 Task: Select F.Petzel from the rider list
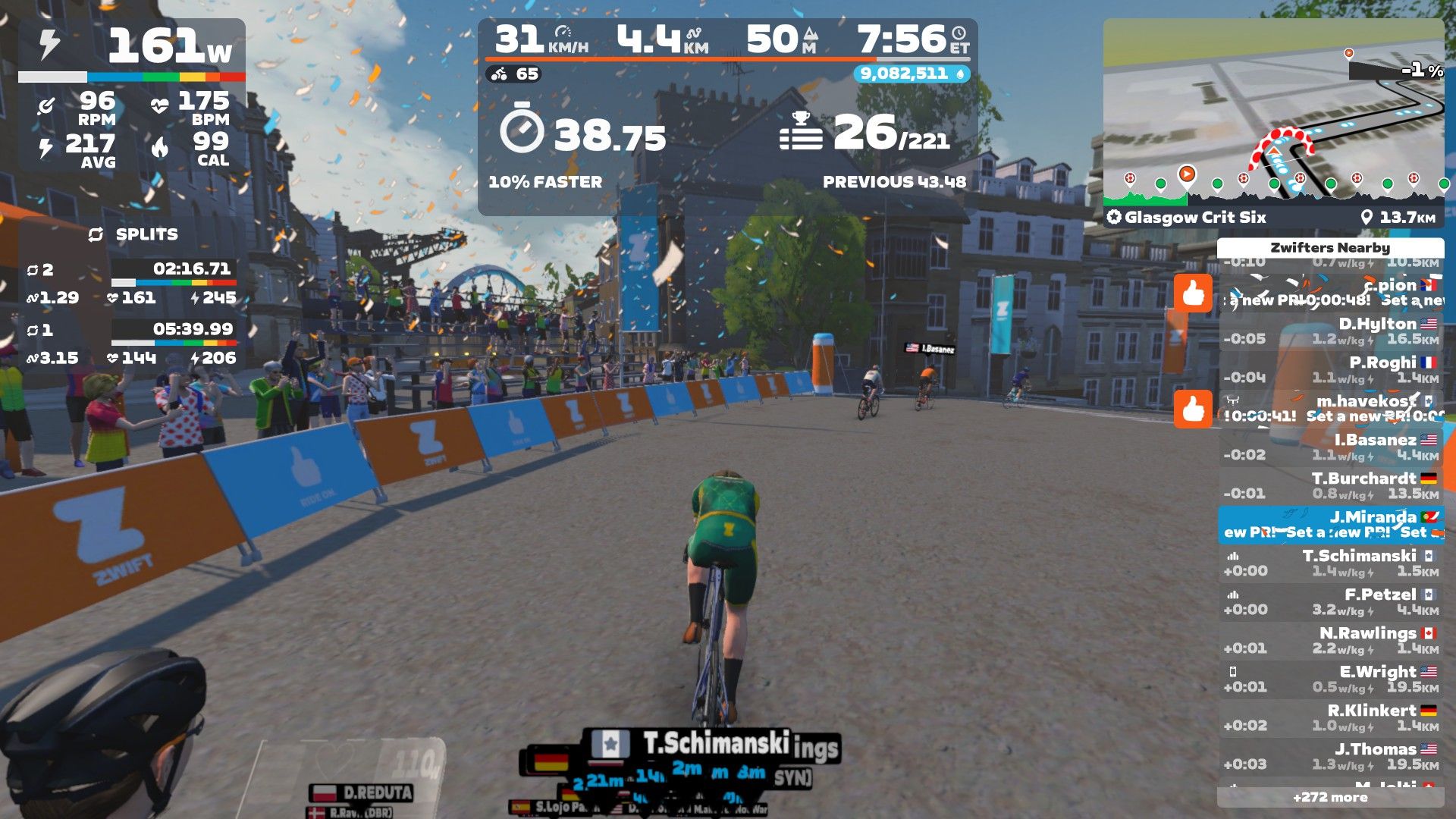click(1331, 602)
